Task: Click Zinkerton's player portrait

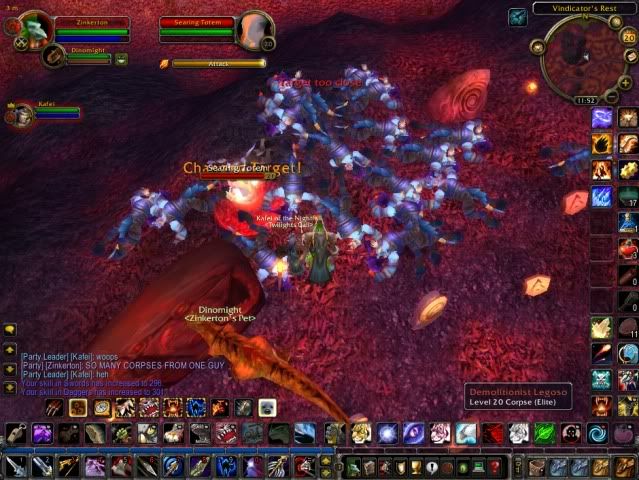Action: [x=33, y=28]
